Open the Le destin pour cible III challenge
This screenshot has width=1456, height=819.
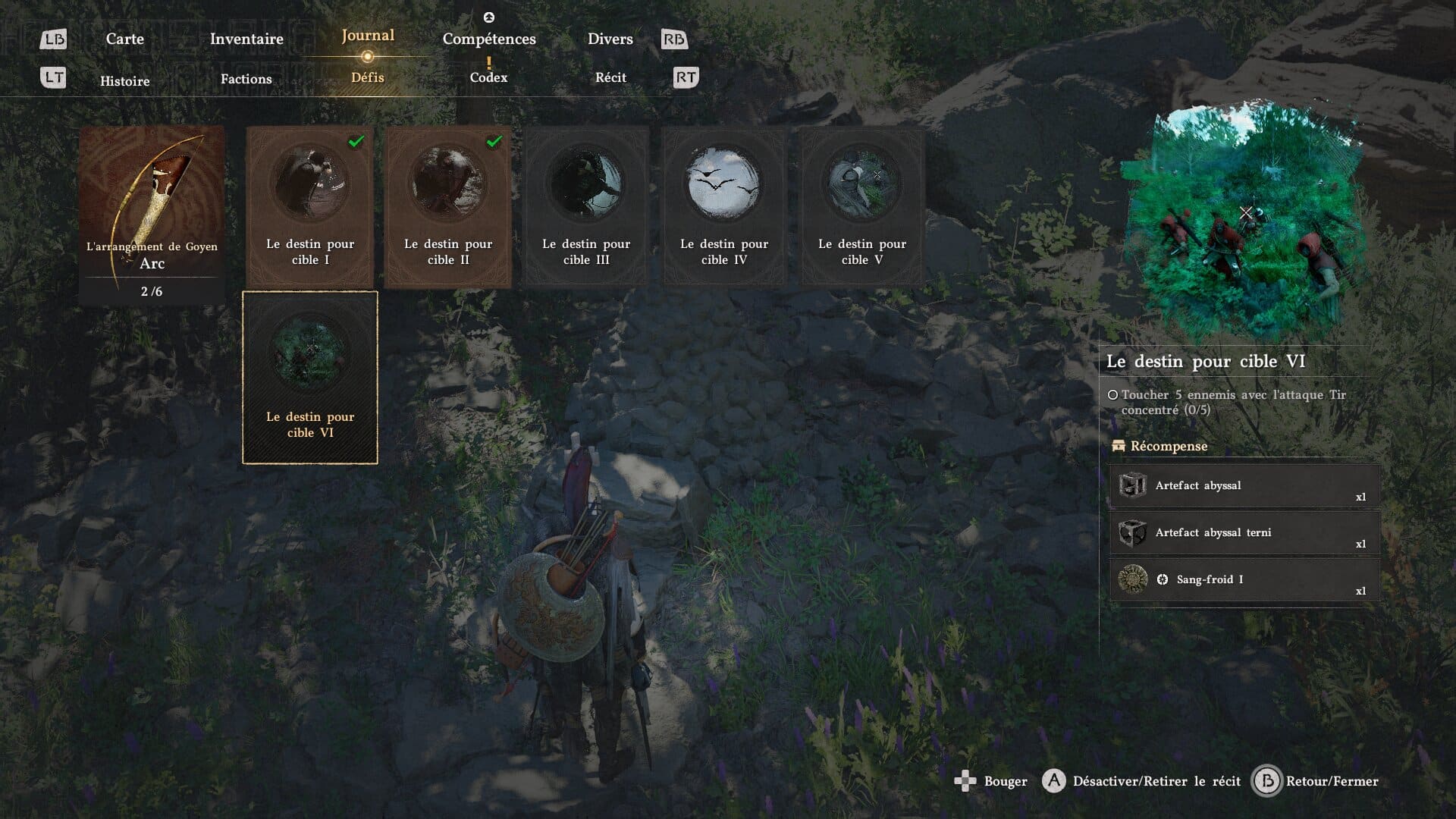pos(586,206)
